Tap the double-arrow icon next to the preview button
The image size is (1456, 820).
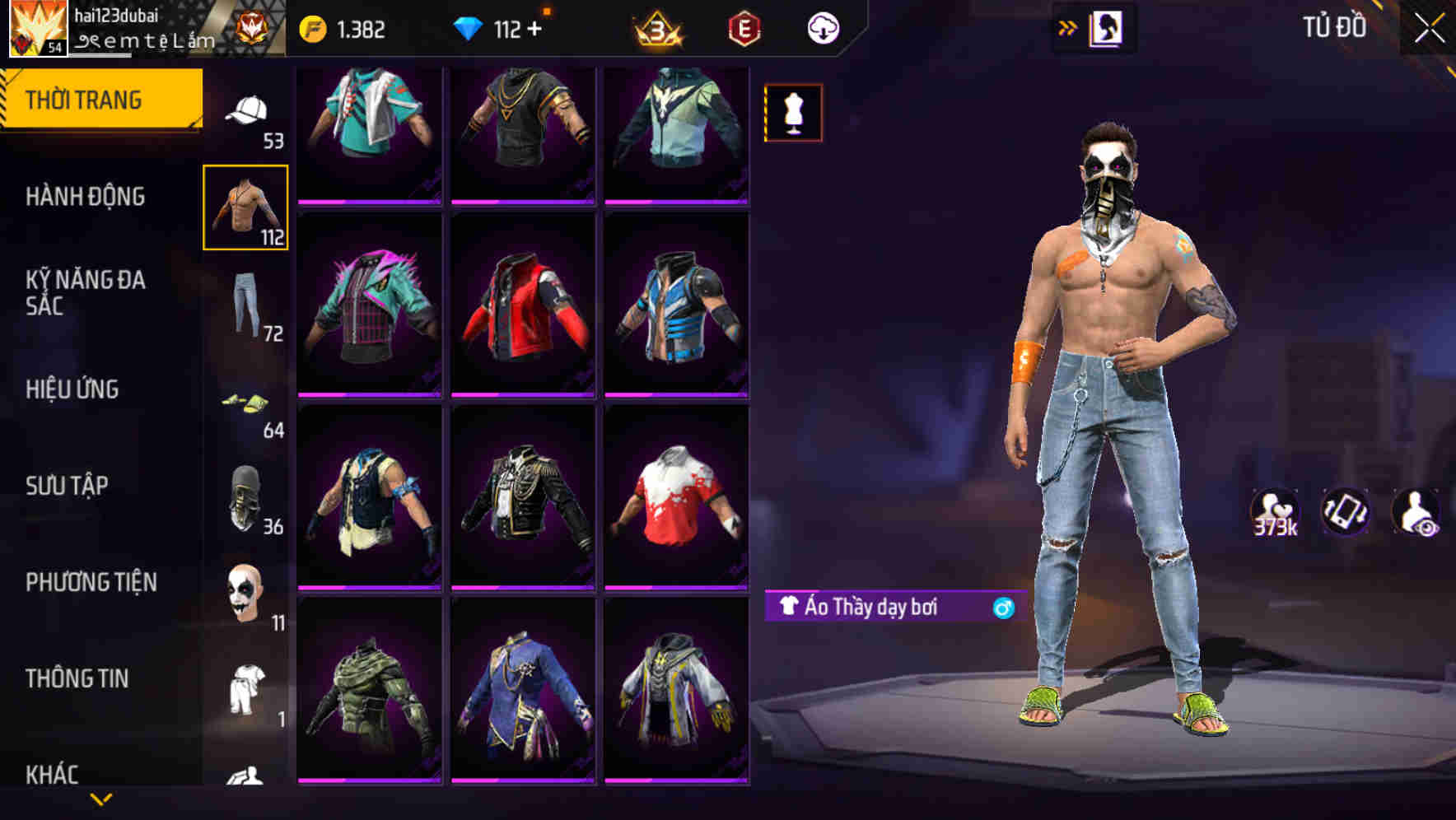(x=1068, y=27)
